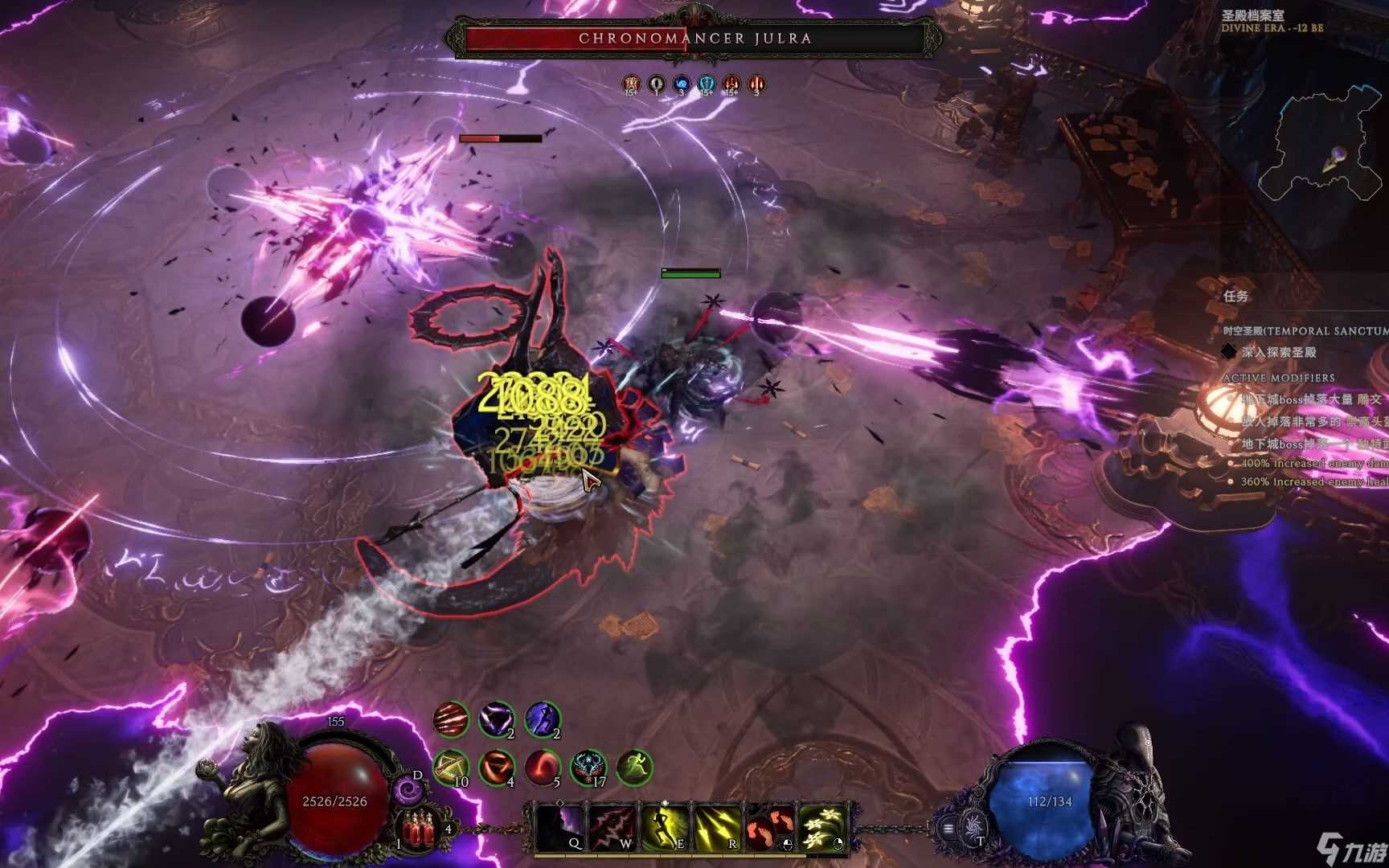Select the Temporal Sanctum quest tracker entry
This screenshot has height=868, width=1389.
pos(1304,331)
